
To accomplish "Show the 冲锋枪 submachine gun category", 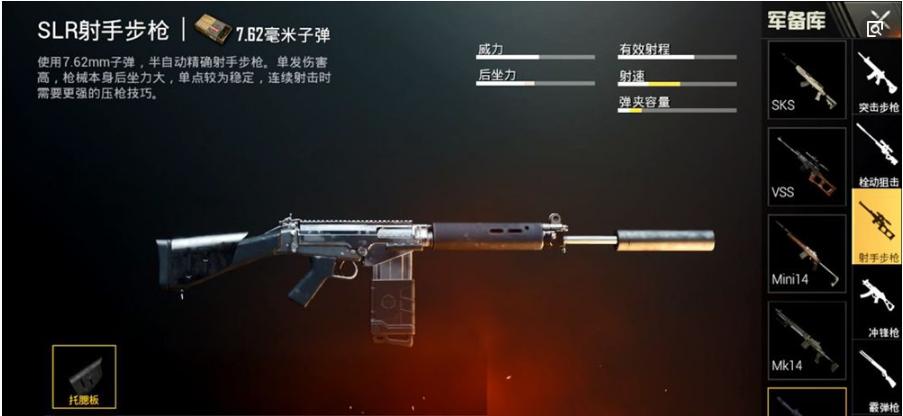I will [x=877, y=304].
